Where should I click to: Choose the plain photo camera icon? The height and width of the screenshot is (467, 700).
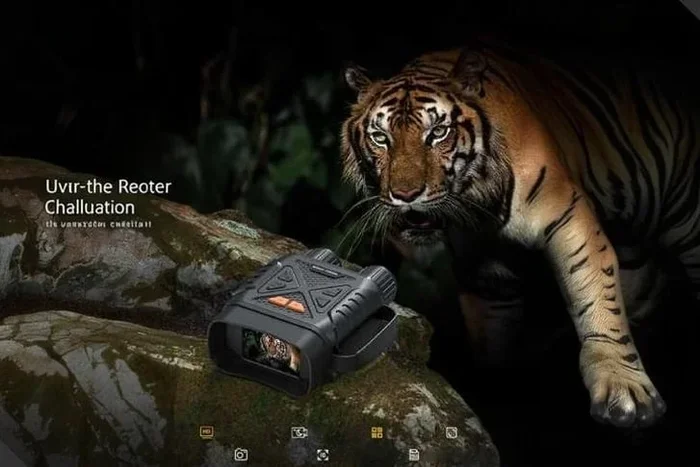pos(241,454)
